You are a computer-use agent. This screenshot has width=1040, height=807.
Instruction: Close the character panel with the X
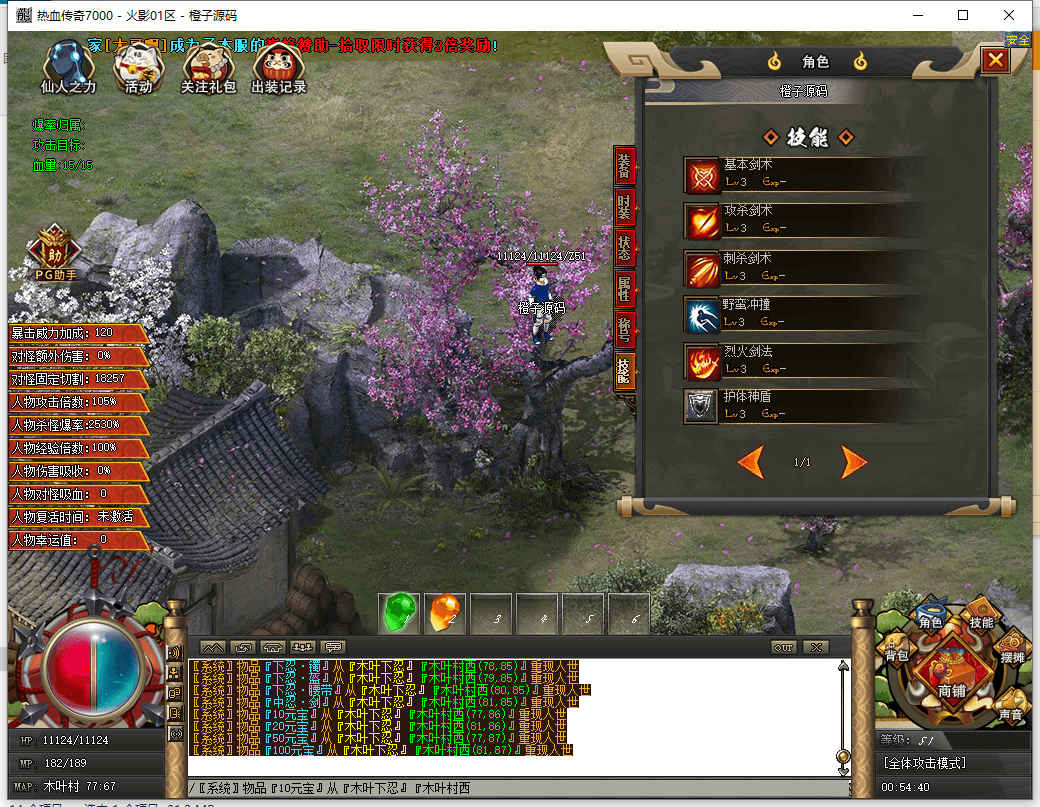(995, 61)
